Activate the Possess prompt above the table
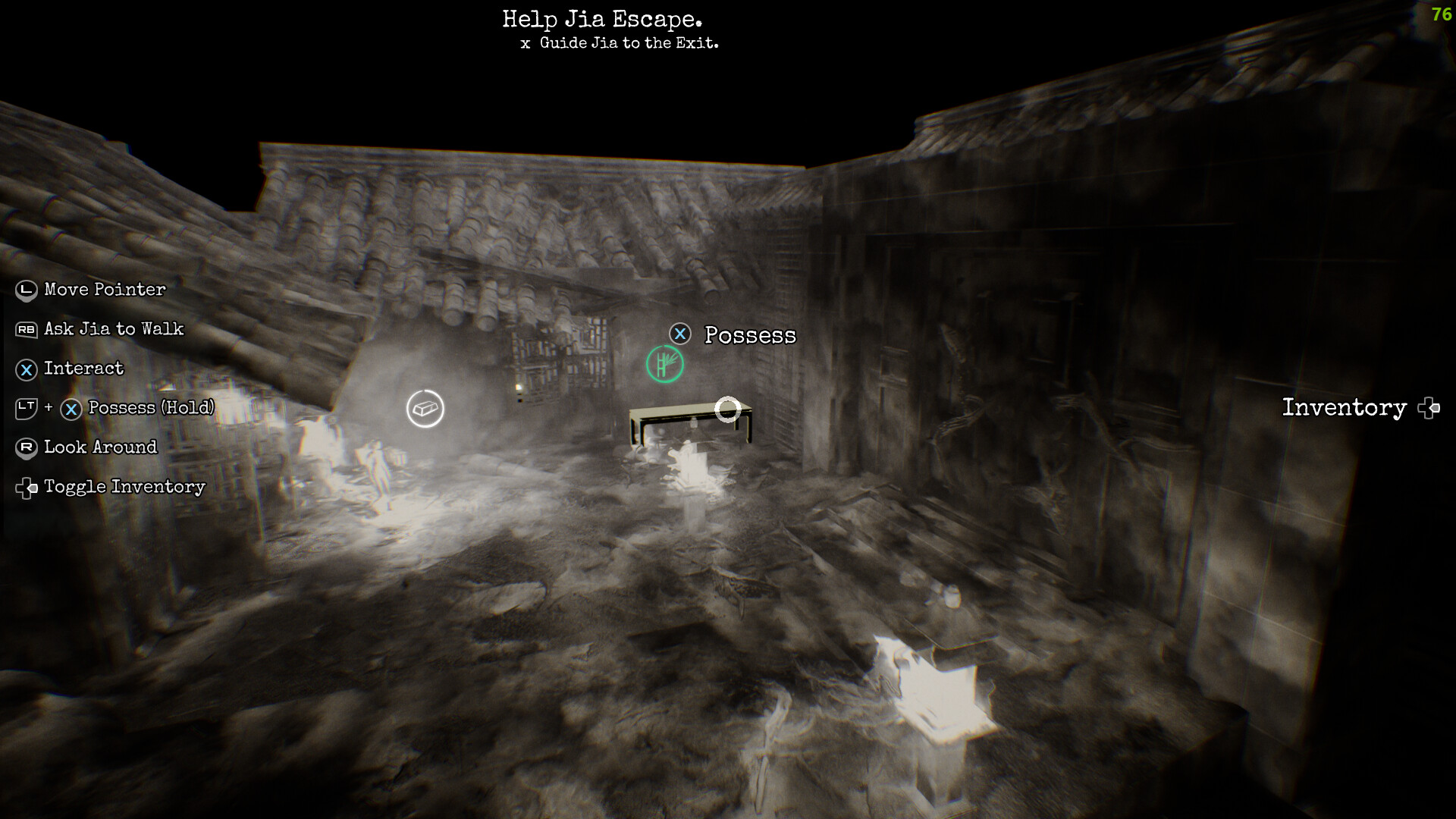 [x=750, y=334]
